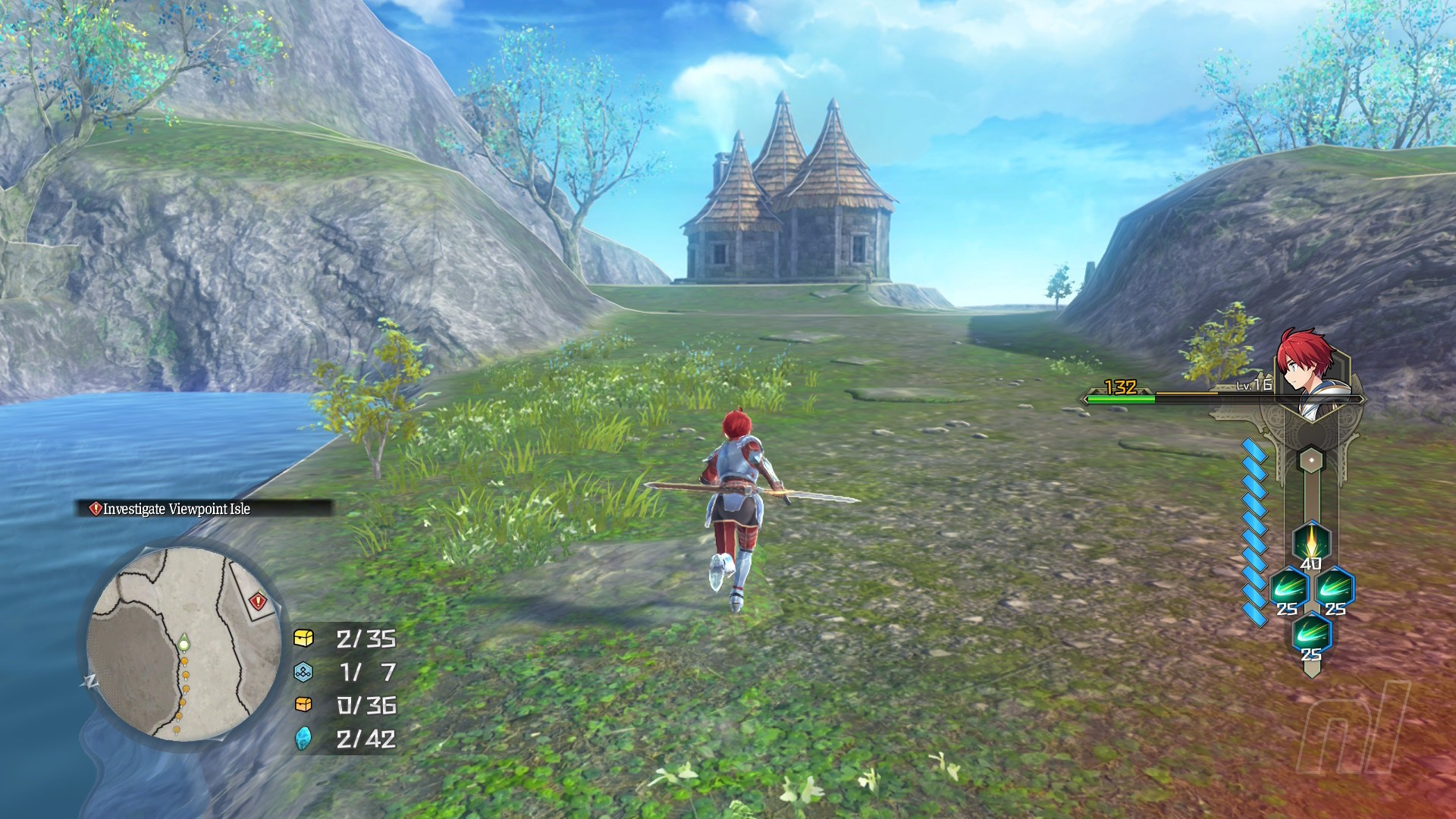Click the red-haired character portrait
Screen dimensions: 1456x819
(x=1308, y=371)
